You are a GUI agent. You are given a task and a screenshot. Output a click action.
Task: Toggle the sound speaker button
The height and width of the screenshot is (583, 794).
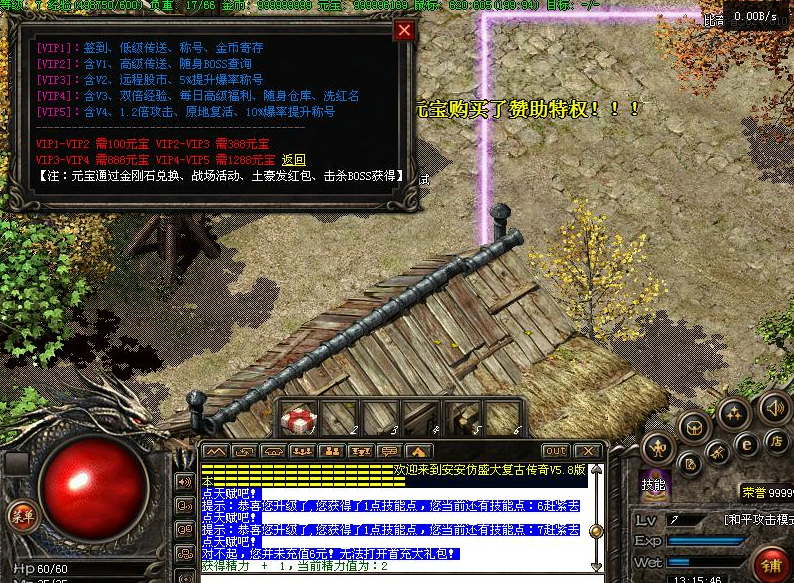(x=772, y=407)
